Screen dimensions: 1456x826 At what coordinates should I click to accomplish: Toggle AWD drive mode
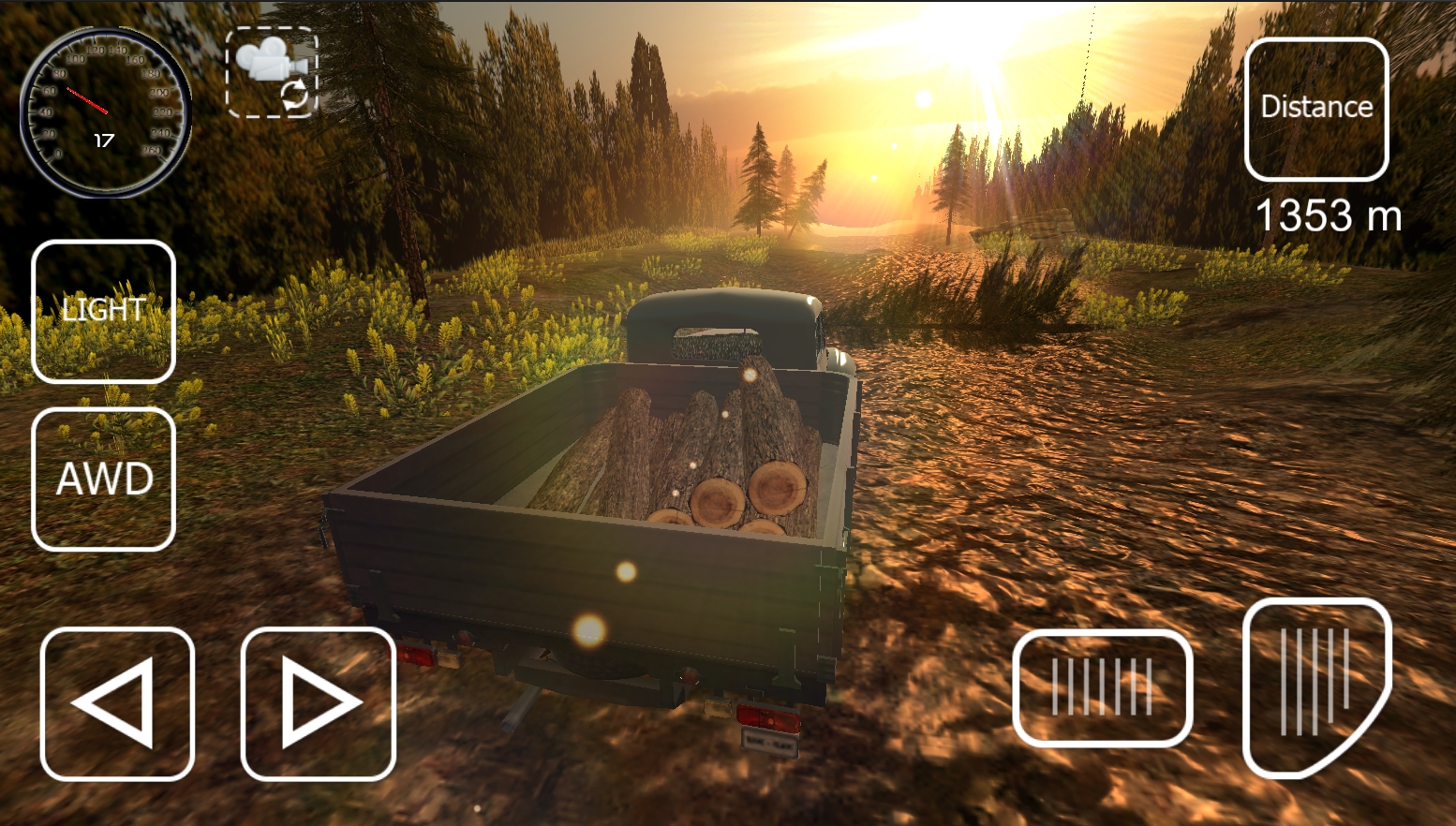click(x=103, y=479)
